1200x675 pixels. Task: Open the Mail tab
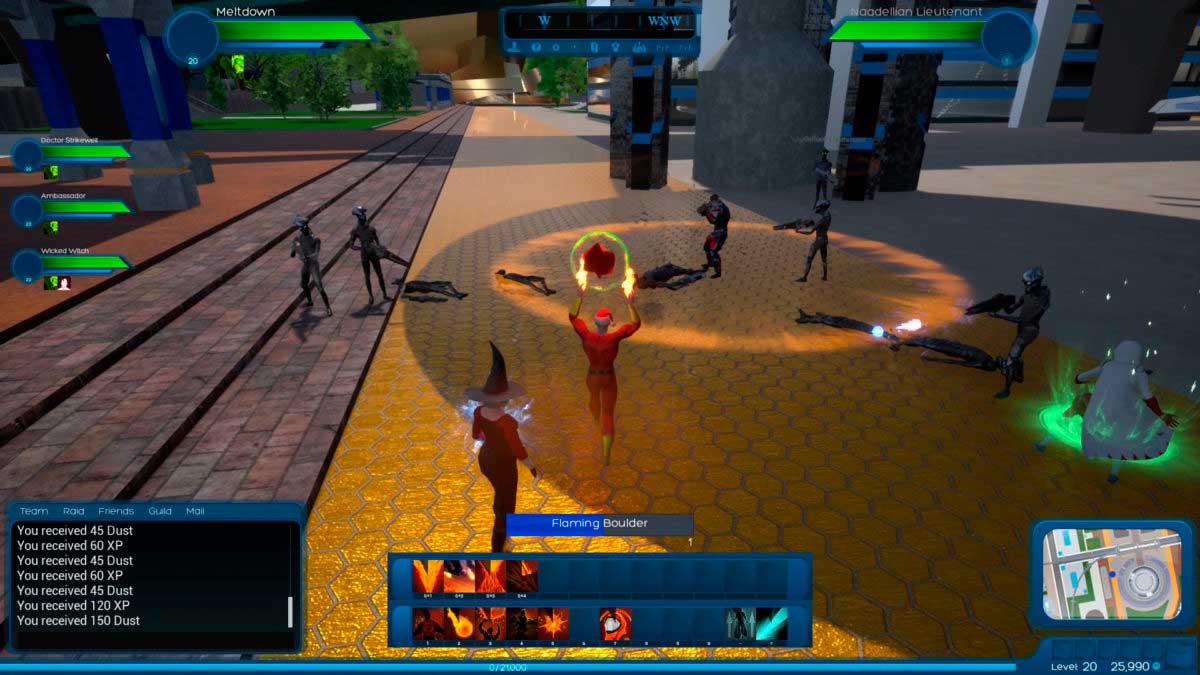tap(195, 511)
